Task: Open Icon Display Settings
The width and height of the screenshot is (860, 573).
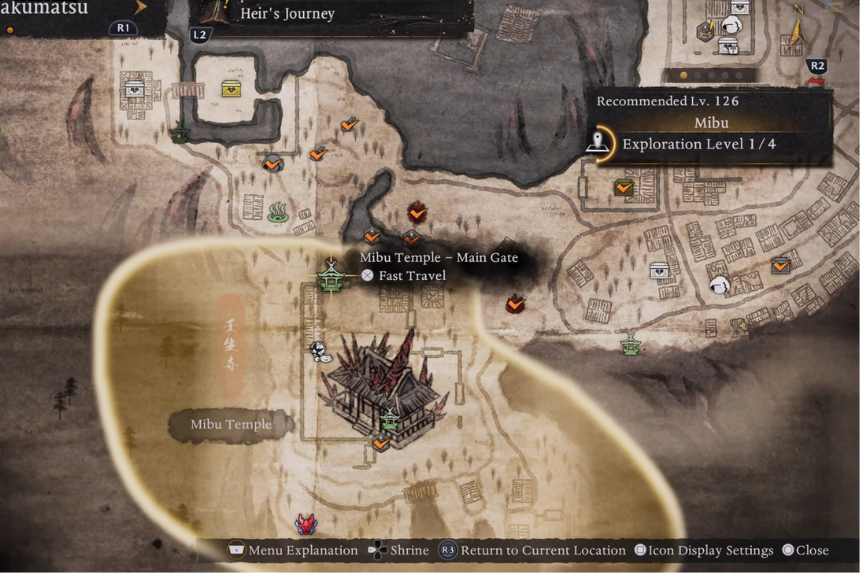Action: [x=705, y=550]
